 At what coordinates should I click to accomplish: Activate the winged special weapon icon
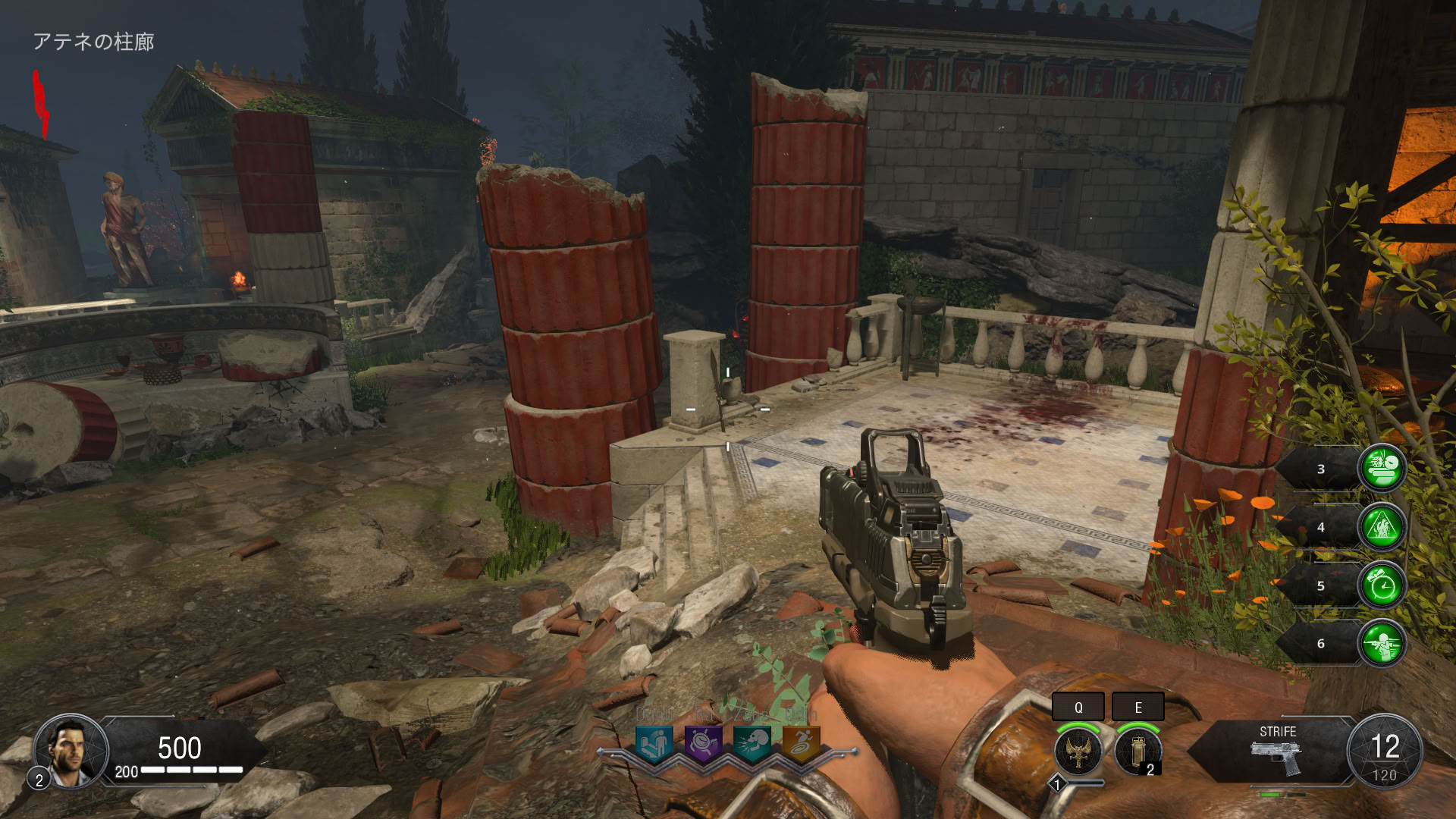coord(1078,751)
